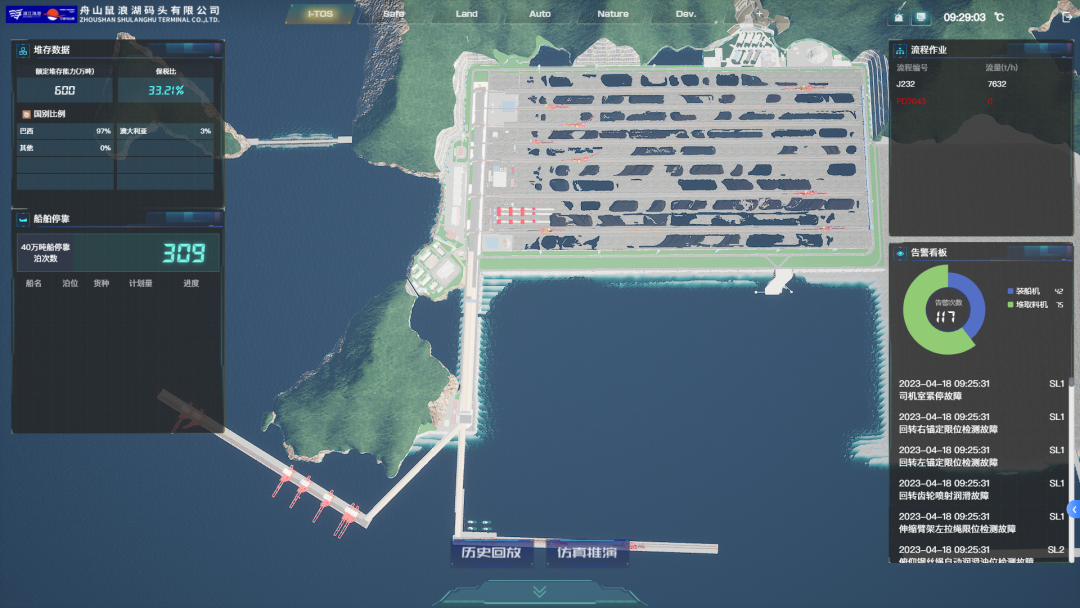
Task: Open the 司机室紧停故障 alarm entry
Action: (980, 390)
